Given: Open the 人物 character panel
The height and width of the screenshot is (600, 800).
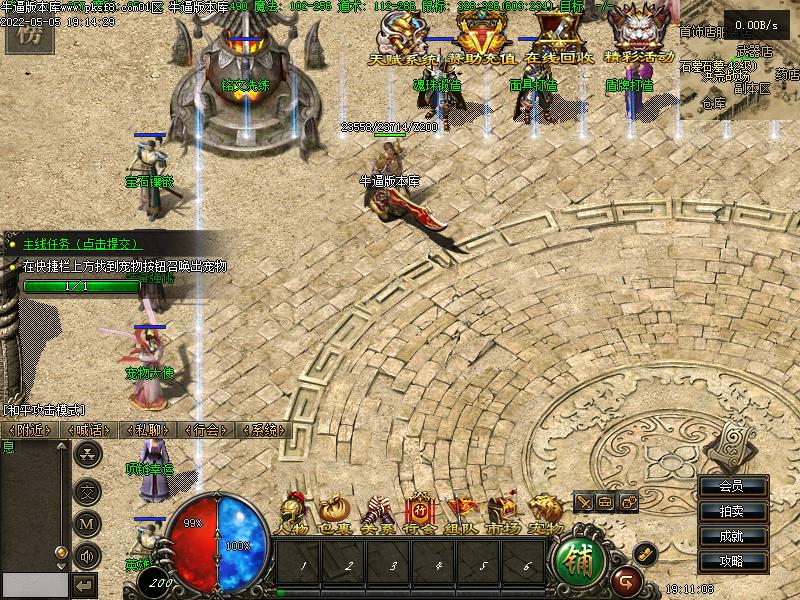Looking at the screenshot, I should click(293, 514).
